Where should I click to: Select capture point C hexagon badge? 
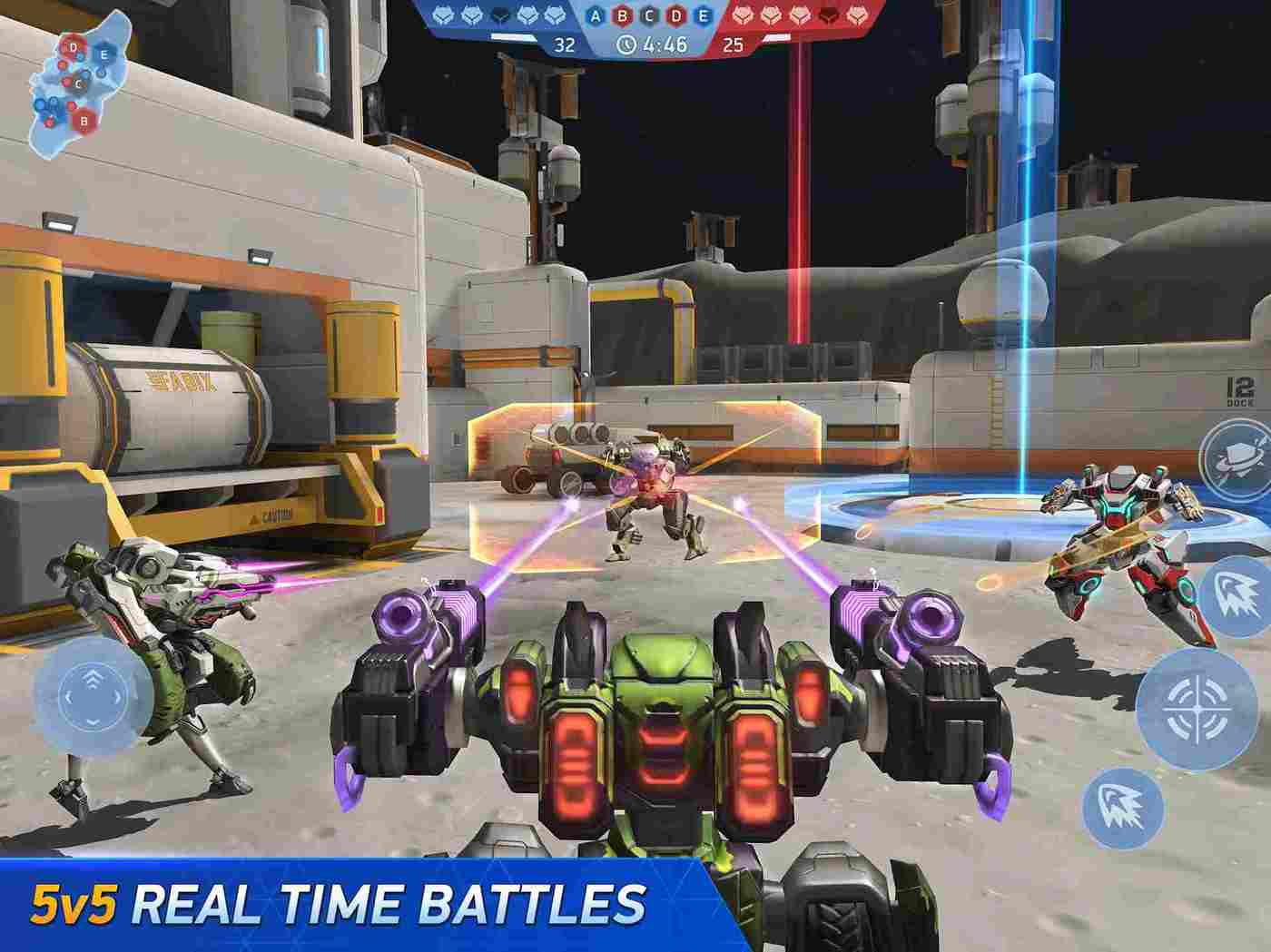click(648, 15)
